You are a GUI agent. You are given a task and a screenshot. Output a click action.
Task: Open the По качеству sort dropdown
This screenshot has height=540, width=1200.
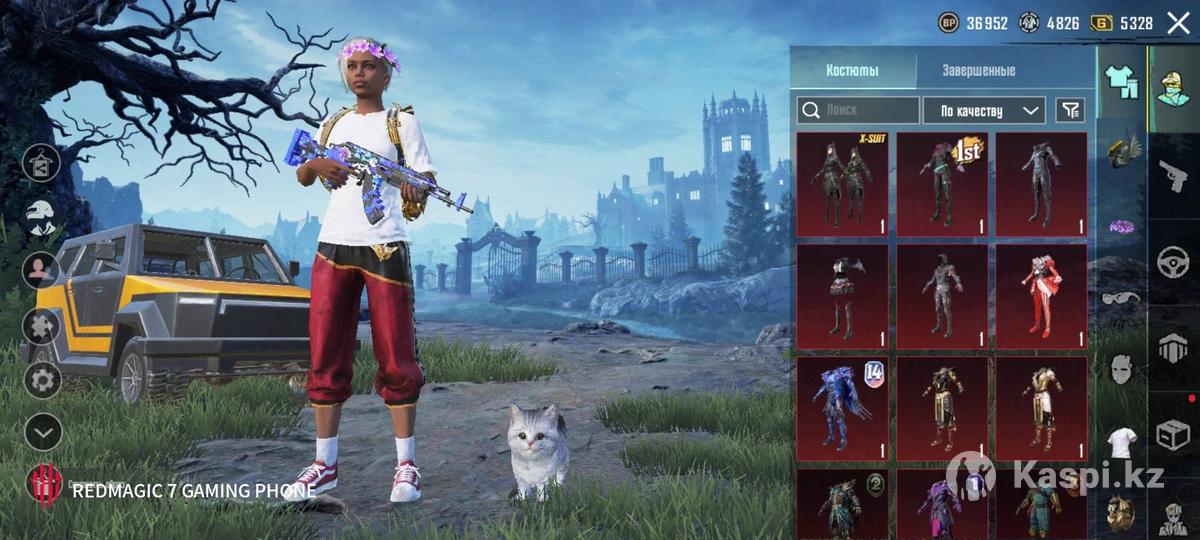[983, 110]
